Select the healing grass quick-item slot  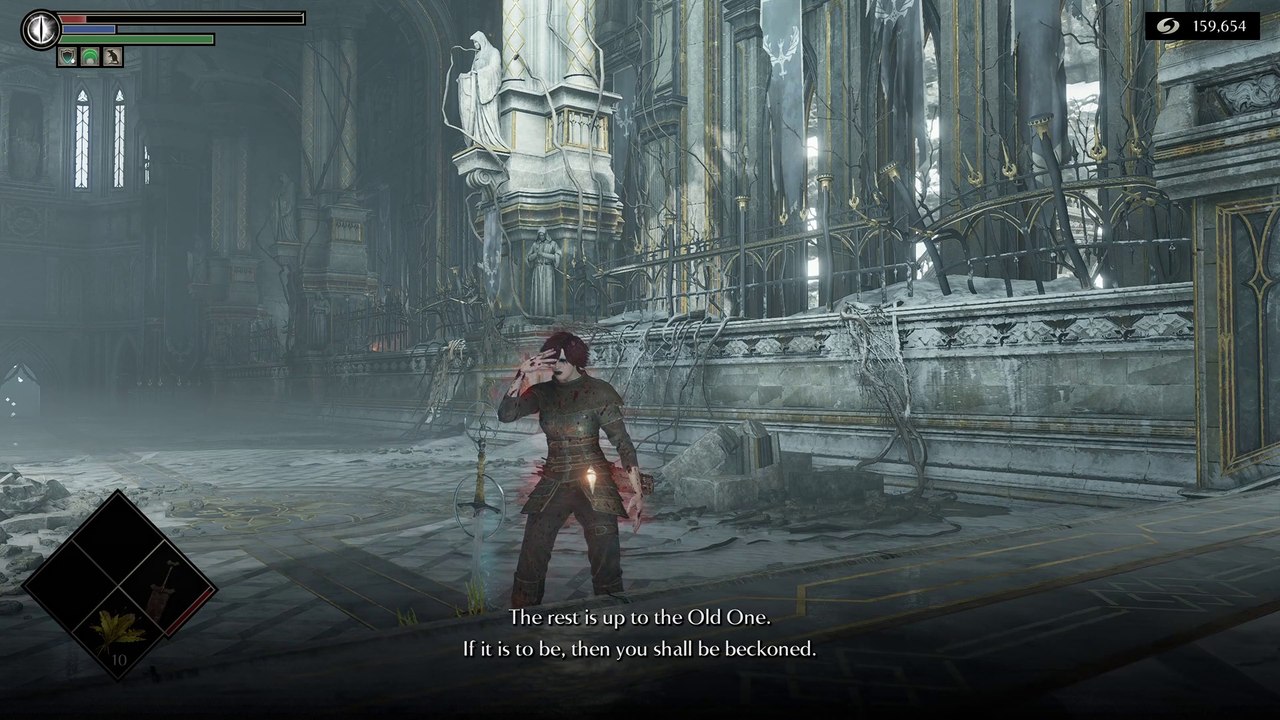[119, 632]
